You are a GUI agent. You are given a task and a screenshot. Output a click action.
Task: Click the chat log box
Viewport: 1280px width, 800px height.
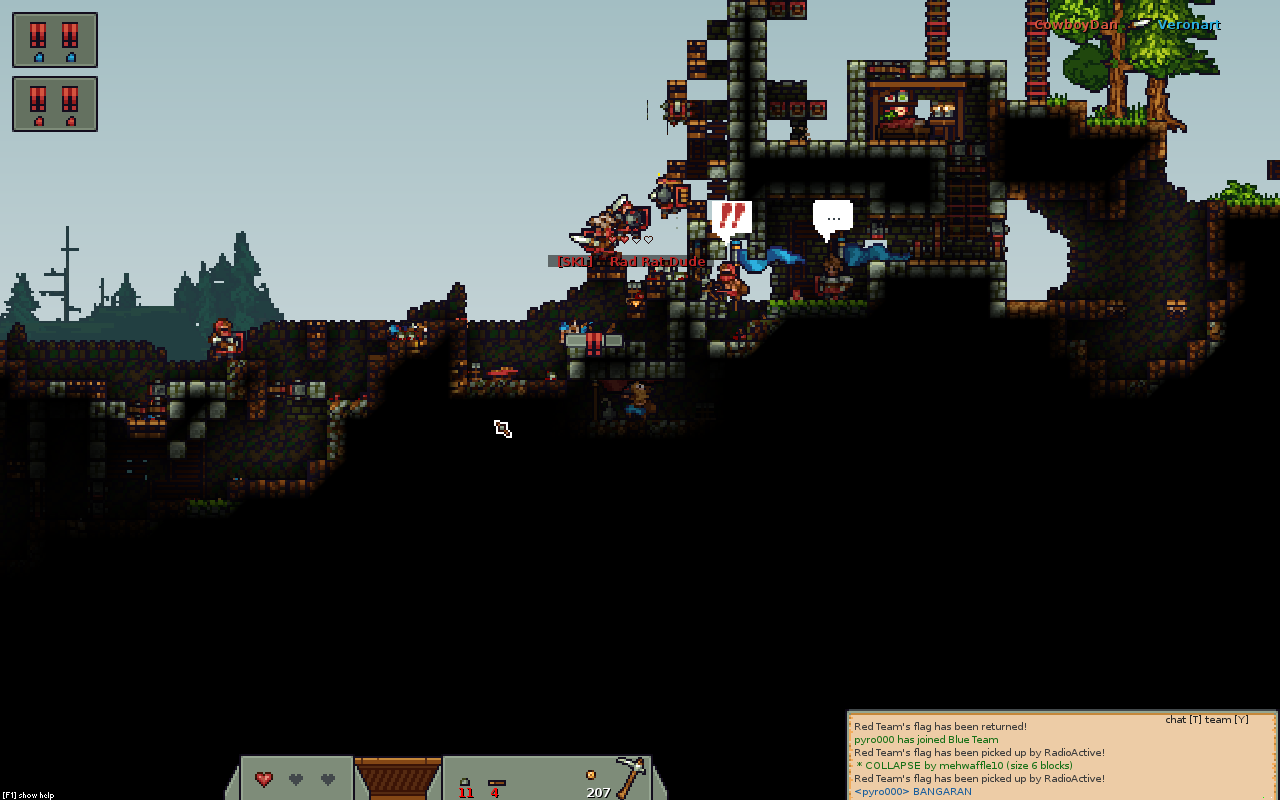coord(1062,756)
